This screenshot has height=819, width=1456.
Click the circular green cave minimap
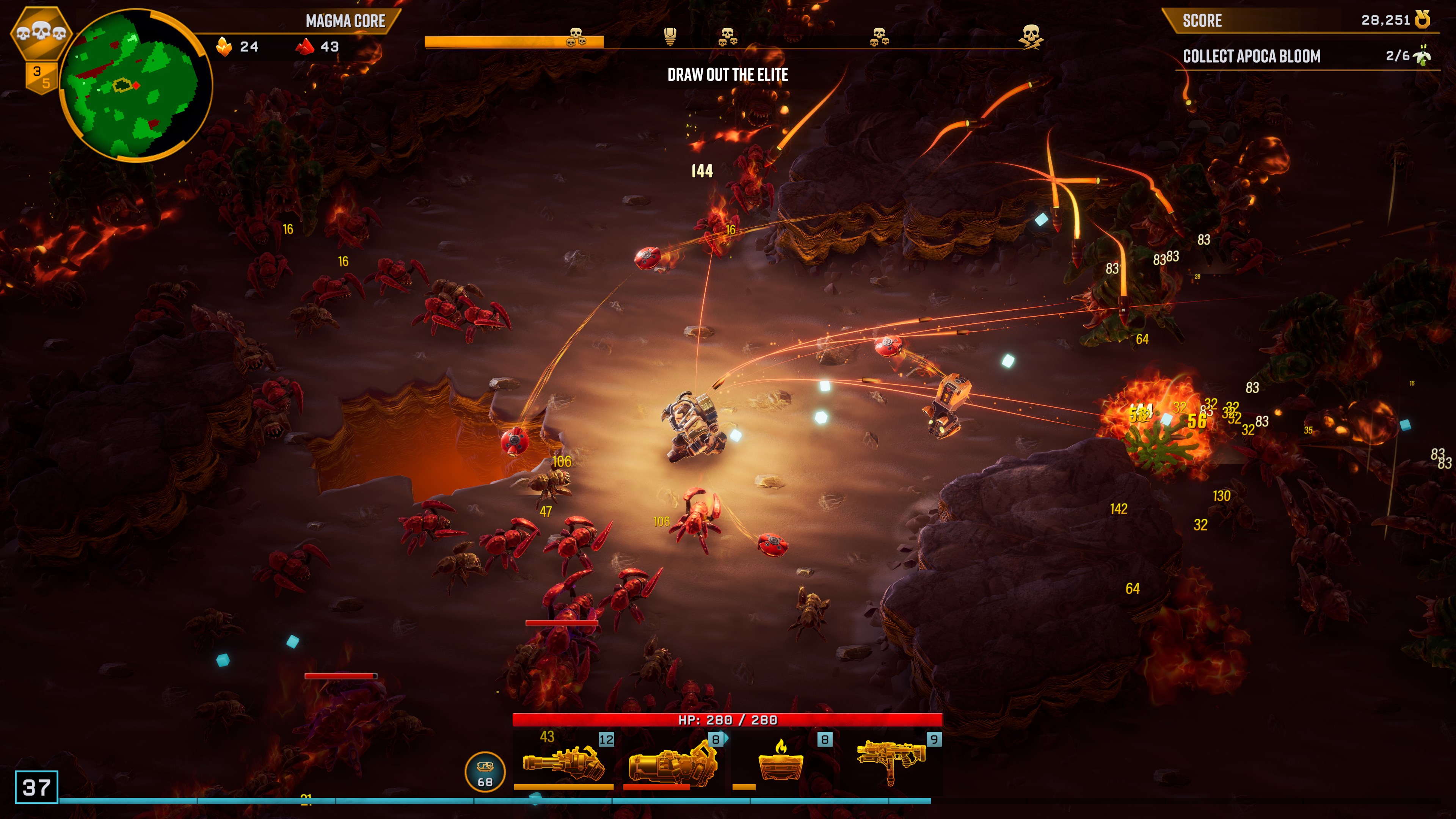point(135,86)
